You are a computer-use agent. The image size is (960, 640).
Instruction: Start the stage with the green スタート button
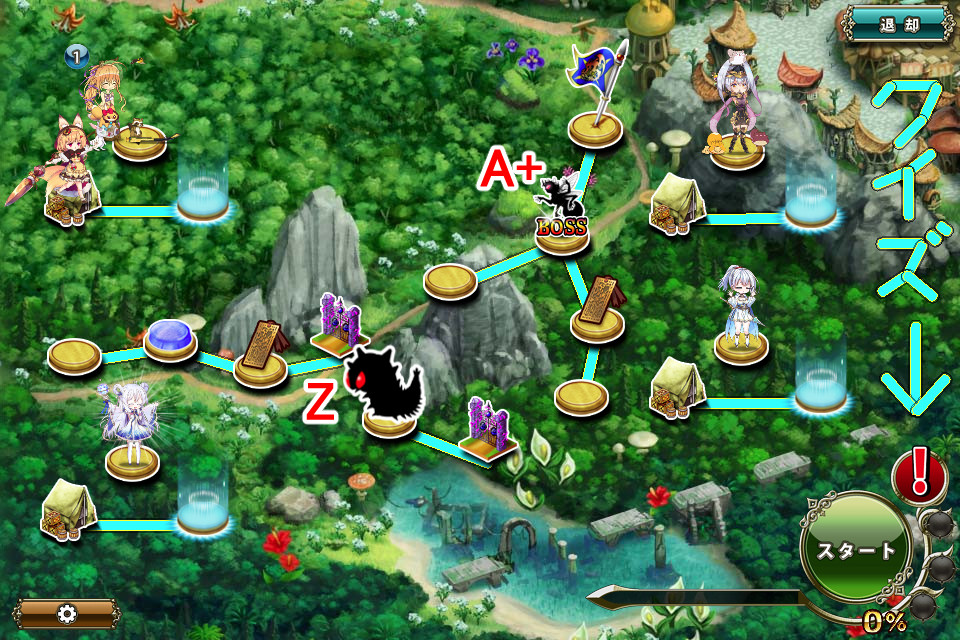pos(856,550)
